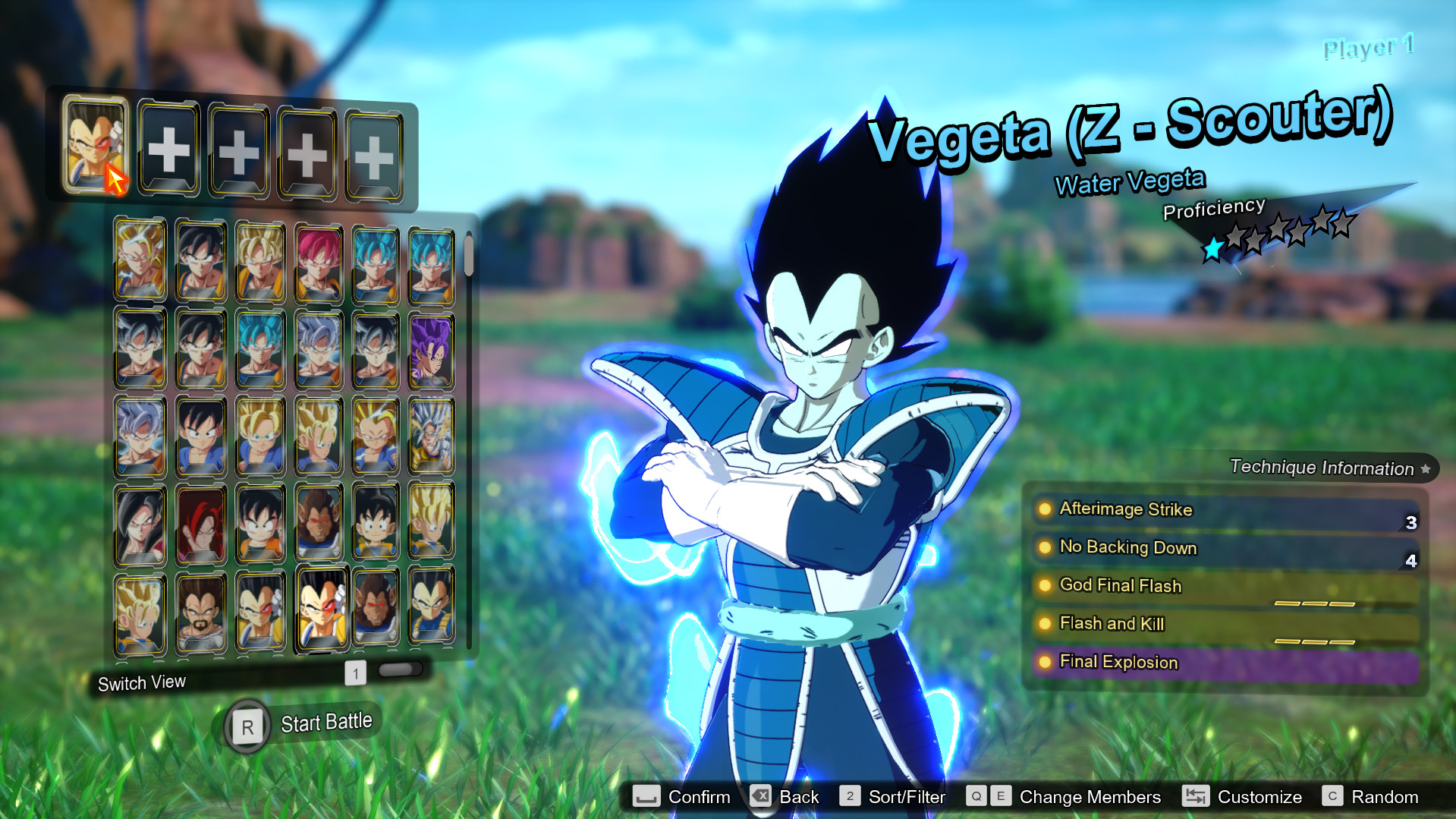1456x819 pixels.
Task: Click the "C" key Random icon
Action: point(1332,797)
